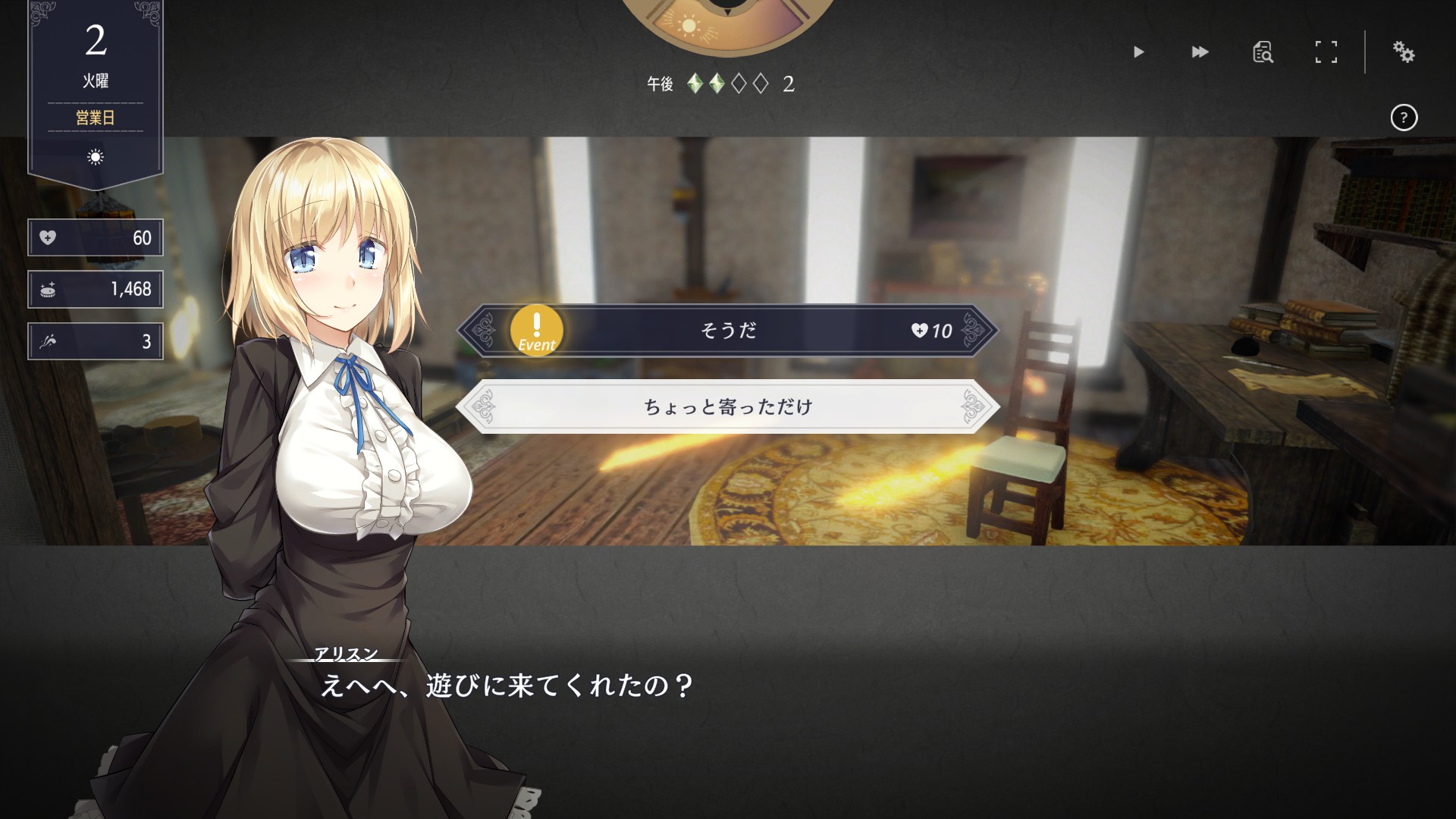Screen dimensions: 1456x819
Task: Activate the fast-forward skip button
Action: [x=1200, y=52]
